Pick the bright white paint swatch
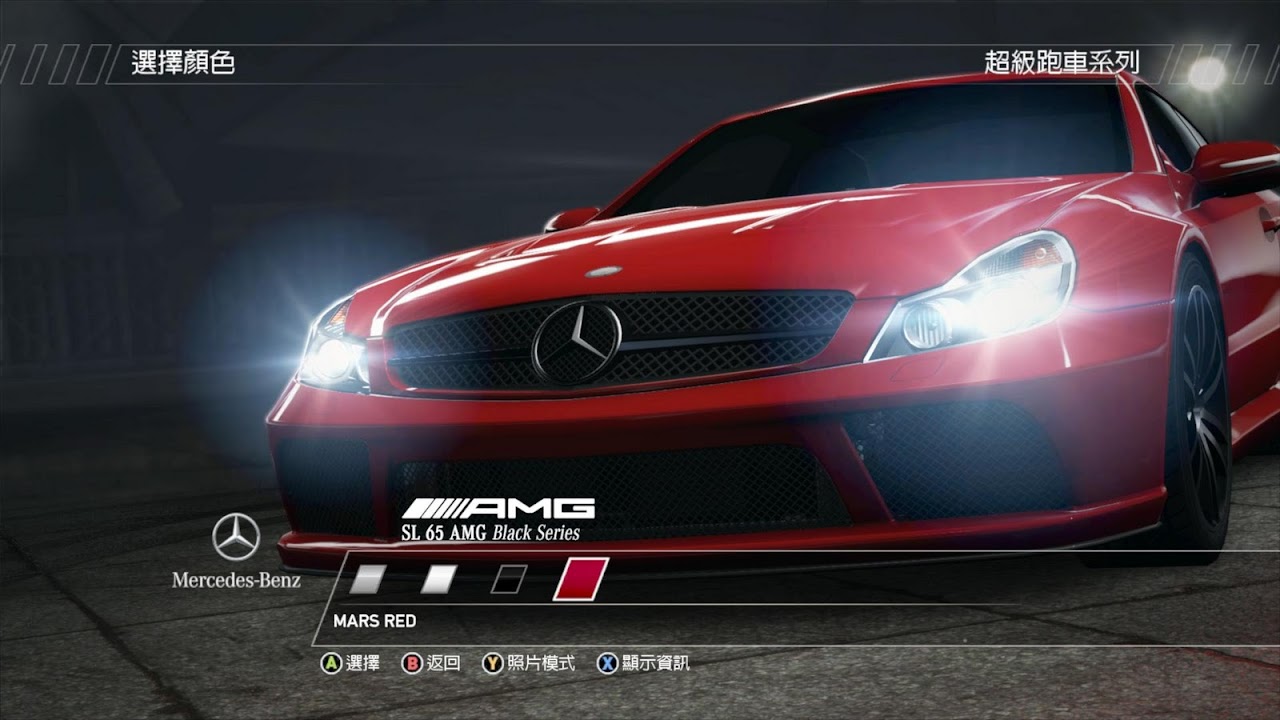1280x720 pixels. [439, 579]
